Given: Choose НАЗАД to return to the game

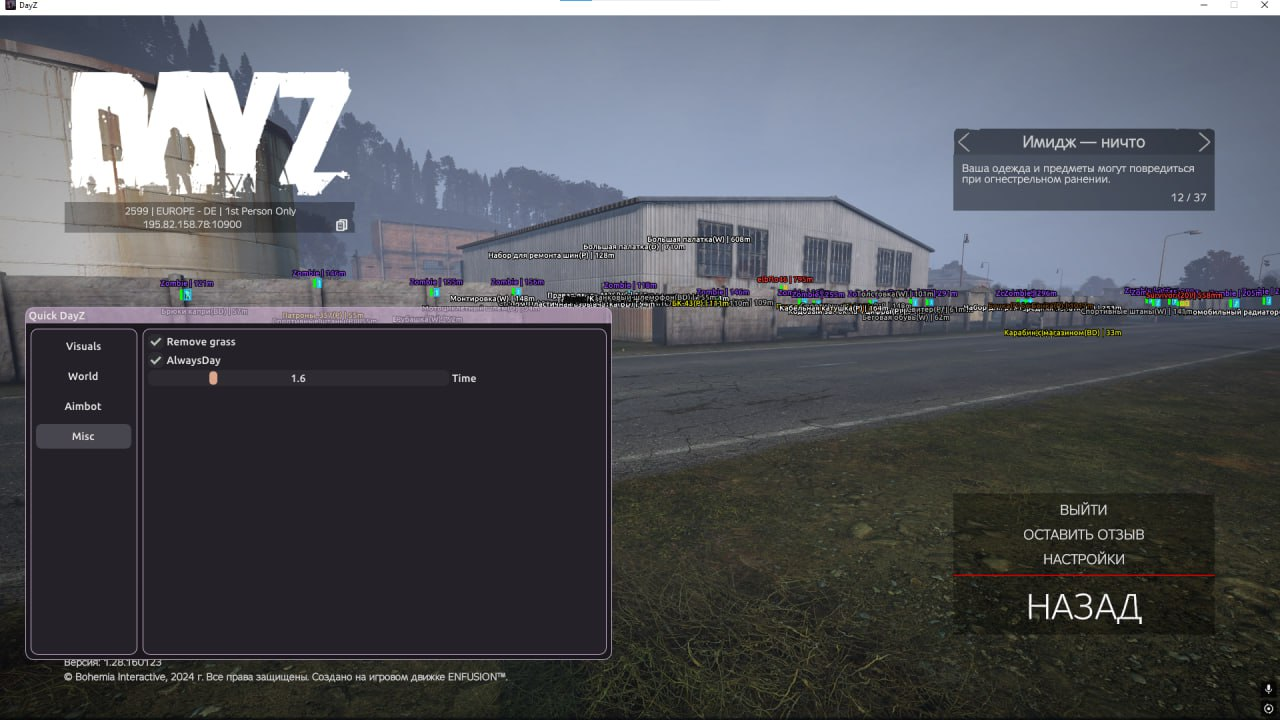Looking at the screenshot, I should (1083, 607).
